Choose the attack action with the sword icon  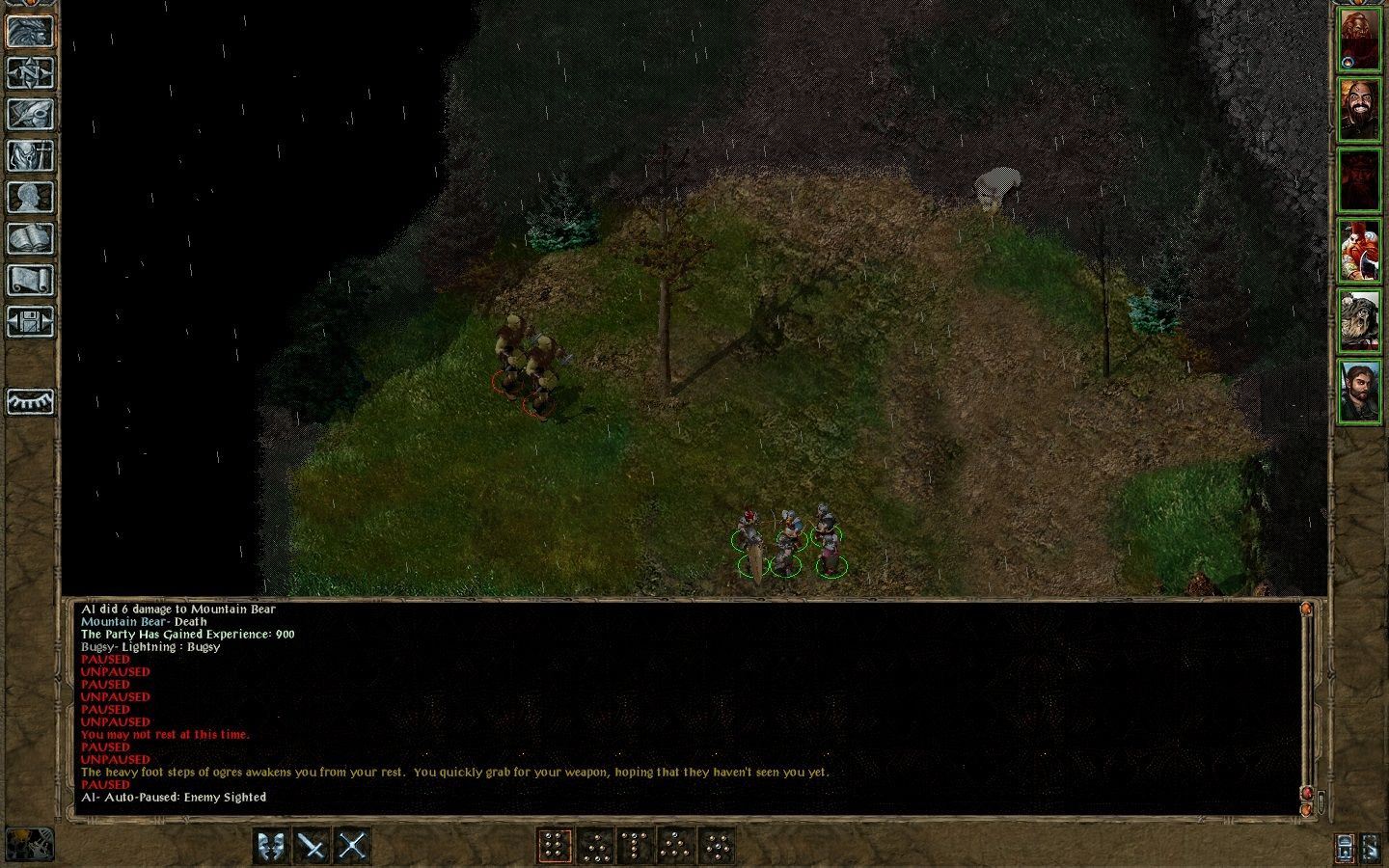pos(312,846)
